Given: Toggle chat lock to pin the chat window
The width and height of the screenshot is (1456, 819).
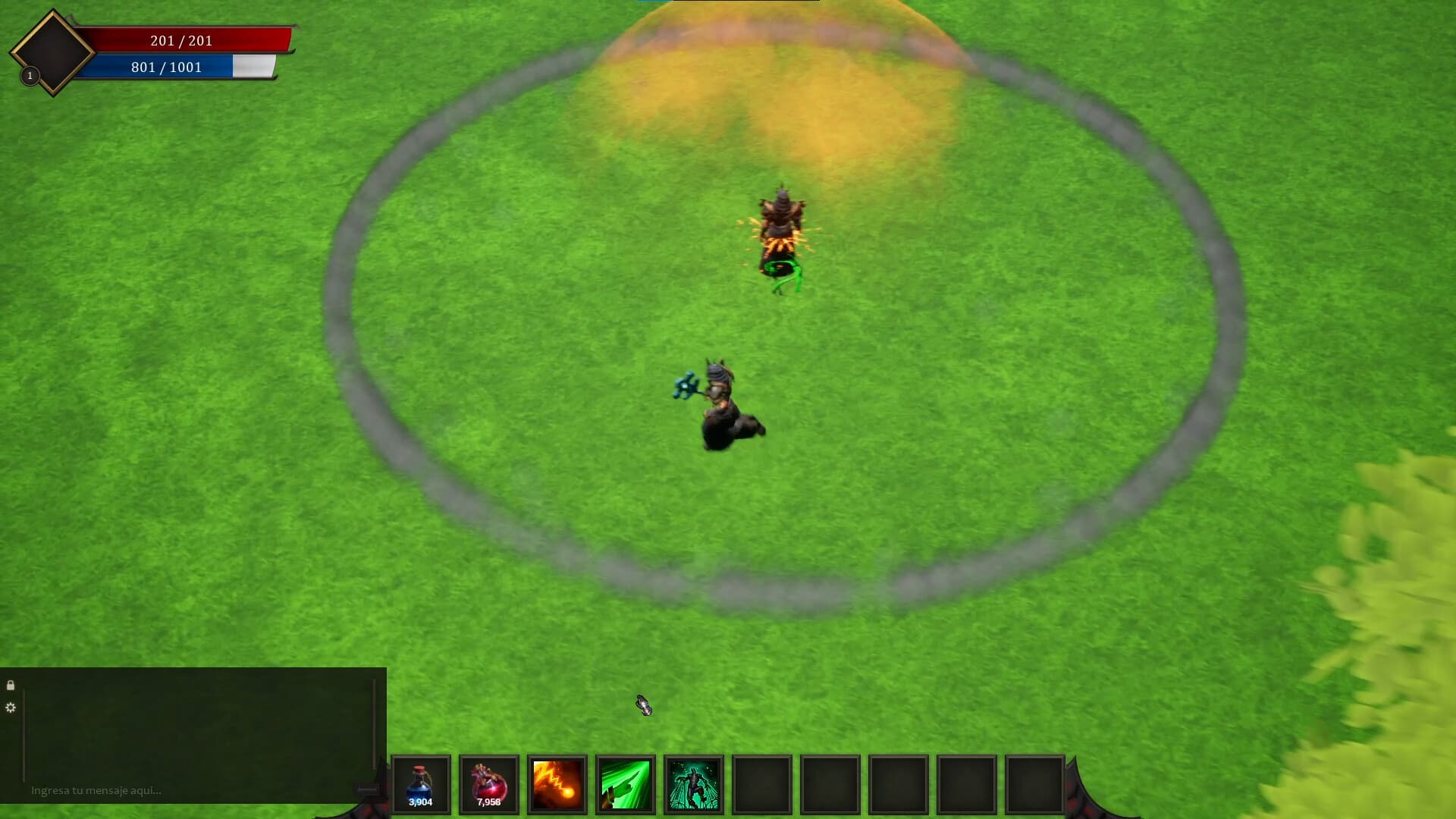Looking at the screenshot, I should pyautogui.click(x=11, y=686).
